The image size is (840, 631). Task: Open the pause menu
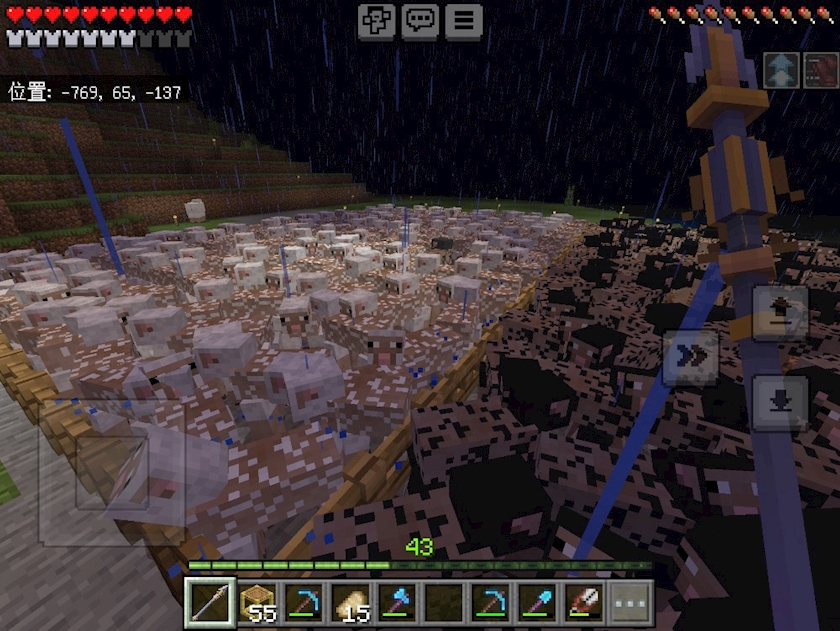point(463,21)
